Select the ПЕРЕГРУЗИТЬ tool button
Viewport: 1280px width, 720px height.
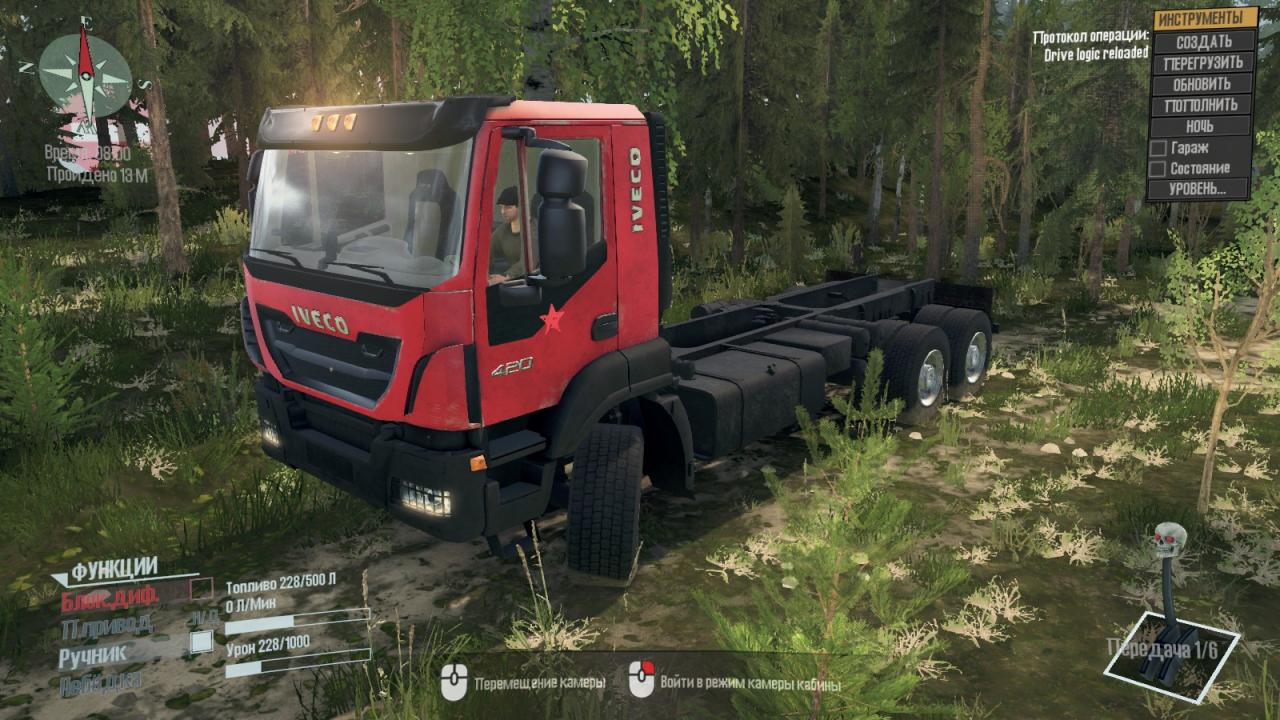(1203, 63)
